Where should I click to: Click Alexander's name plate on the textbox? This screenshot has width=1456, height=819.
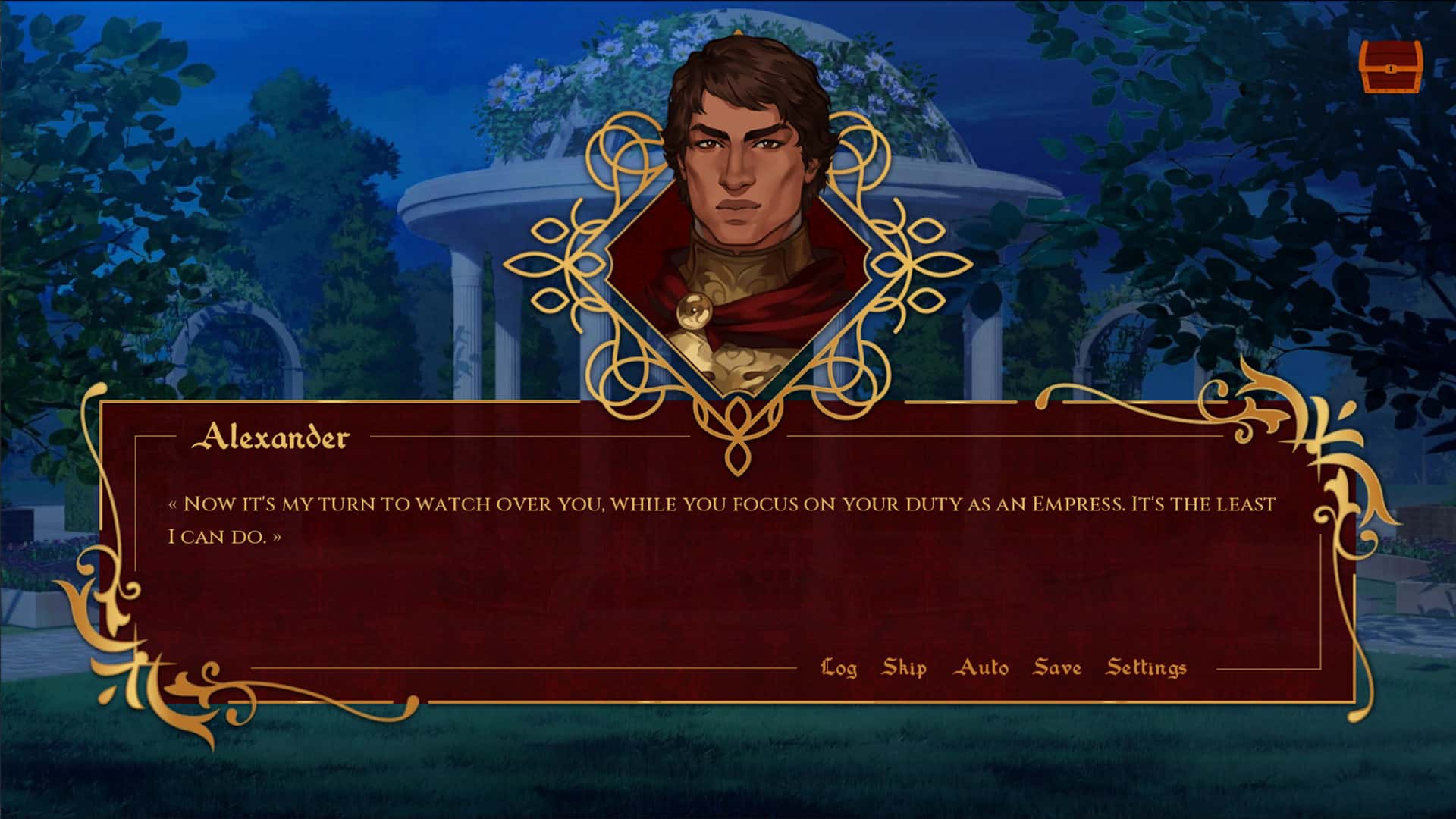[273, 438]
